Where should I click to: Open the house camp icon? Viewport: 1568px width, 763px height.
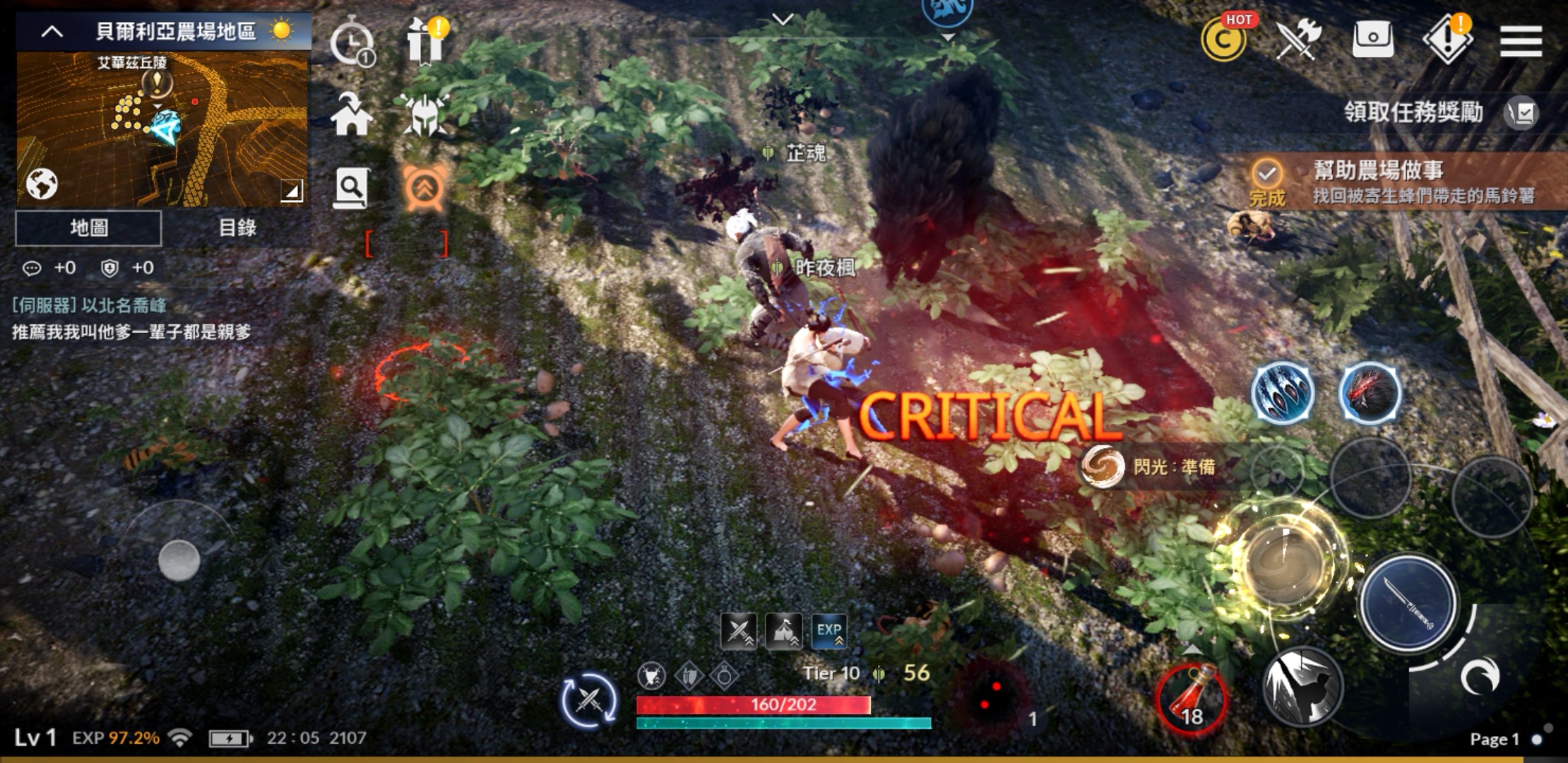pos(351,114)
